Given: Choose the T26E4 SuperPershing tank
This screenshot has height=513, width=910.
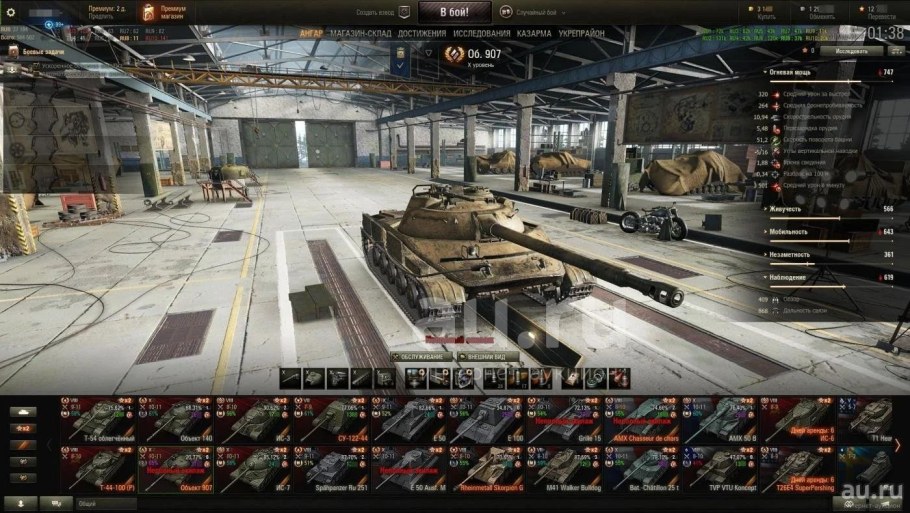Looking at the screenshot, I should [799, 465].
